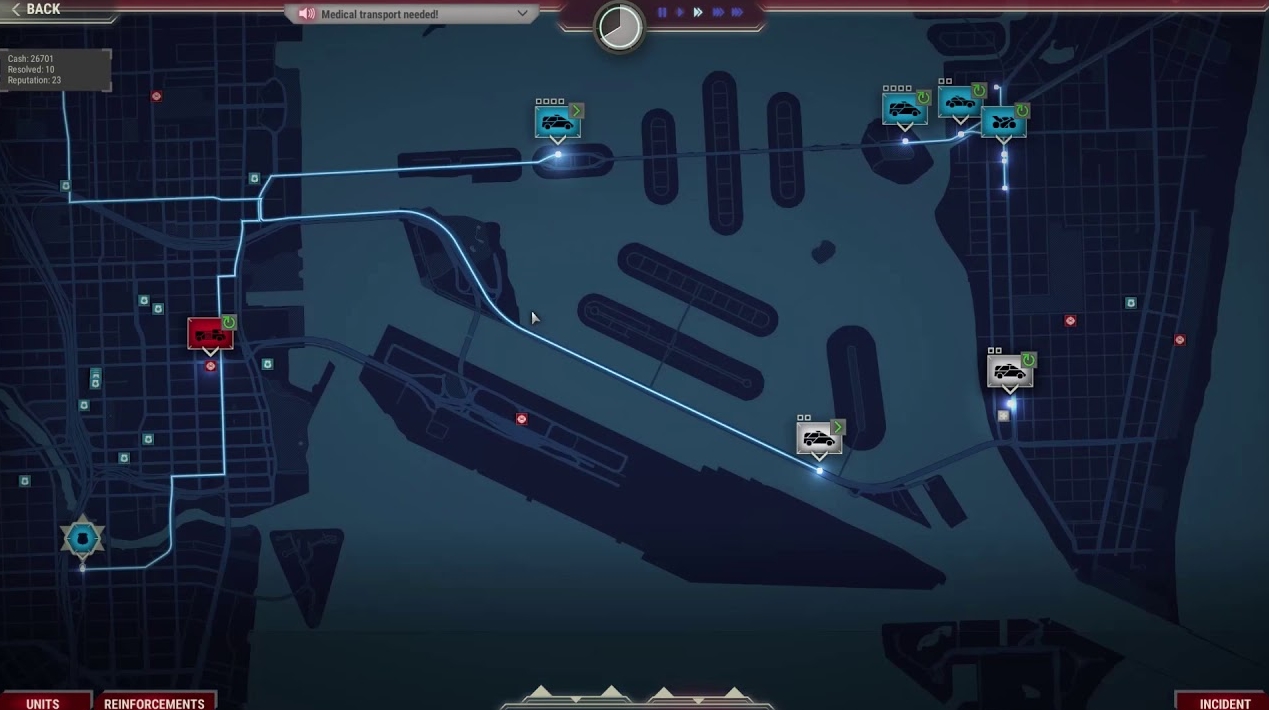Image resolution: width=1269 pixels, height=710 pixels.
Task: Set game speed to double fast-forward
Action: (698, 13)
